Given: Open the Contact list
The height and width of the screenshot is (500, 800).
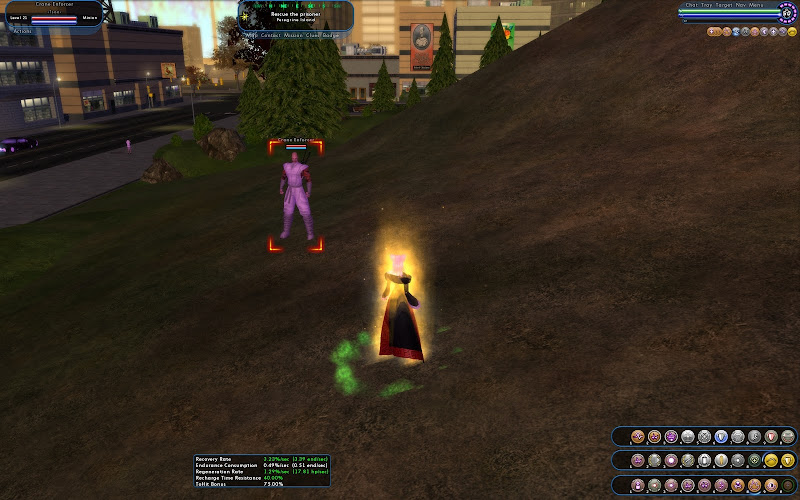Looking at the screenshot, I should click(271, 35).
